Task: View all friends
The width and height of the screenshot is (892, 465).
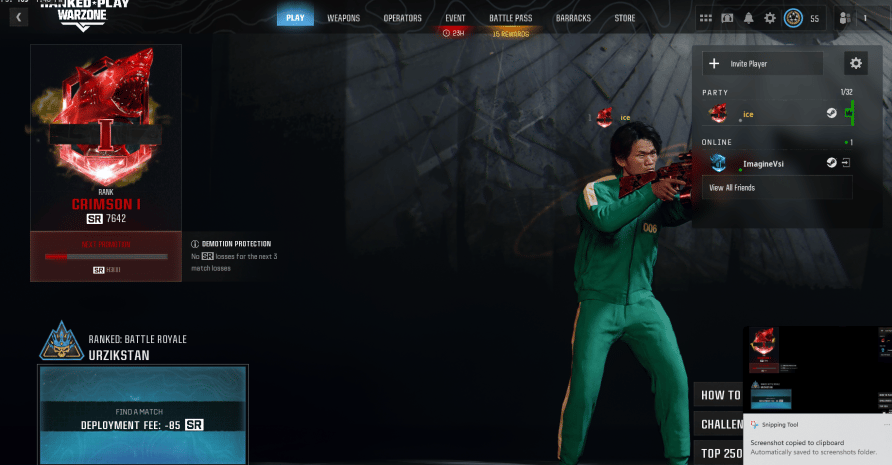Action: point(732,188)
